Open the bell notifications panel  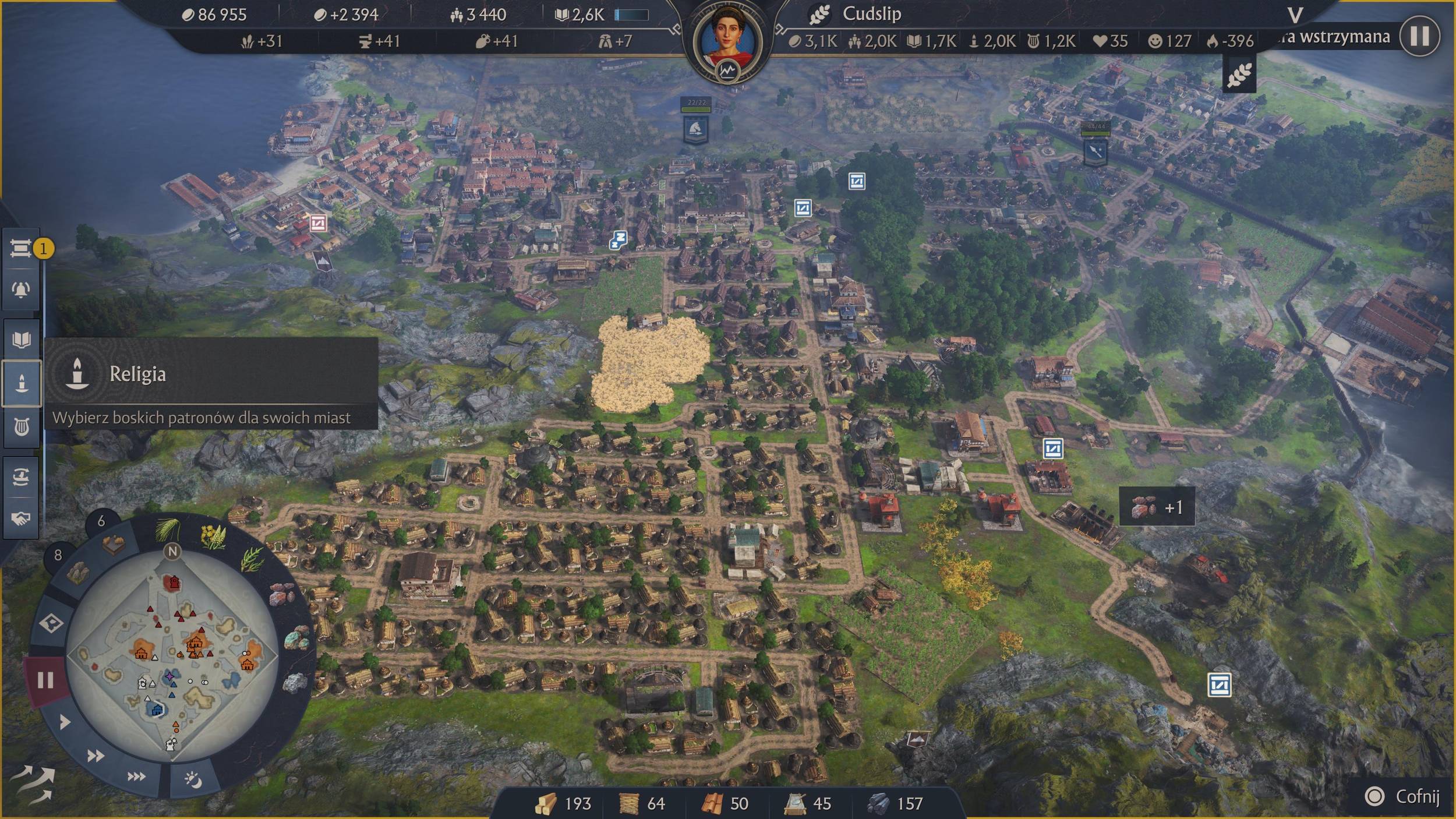22,289
